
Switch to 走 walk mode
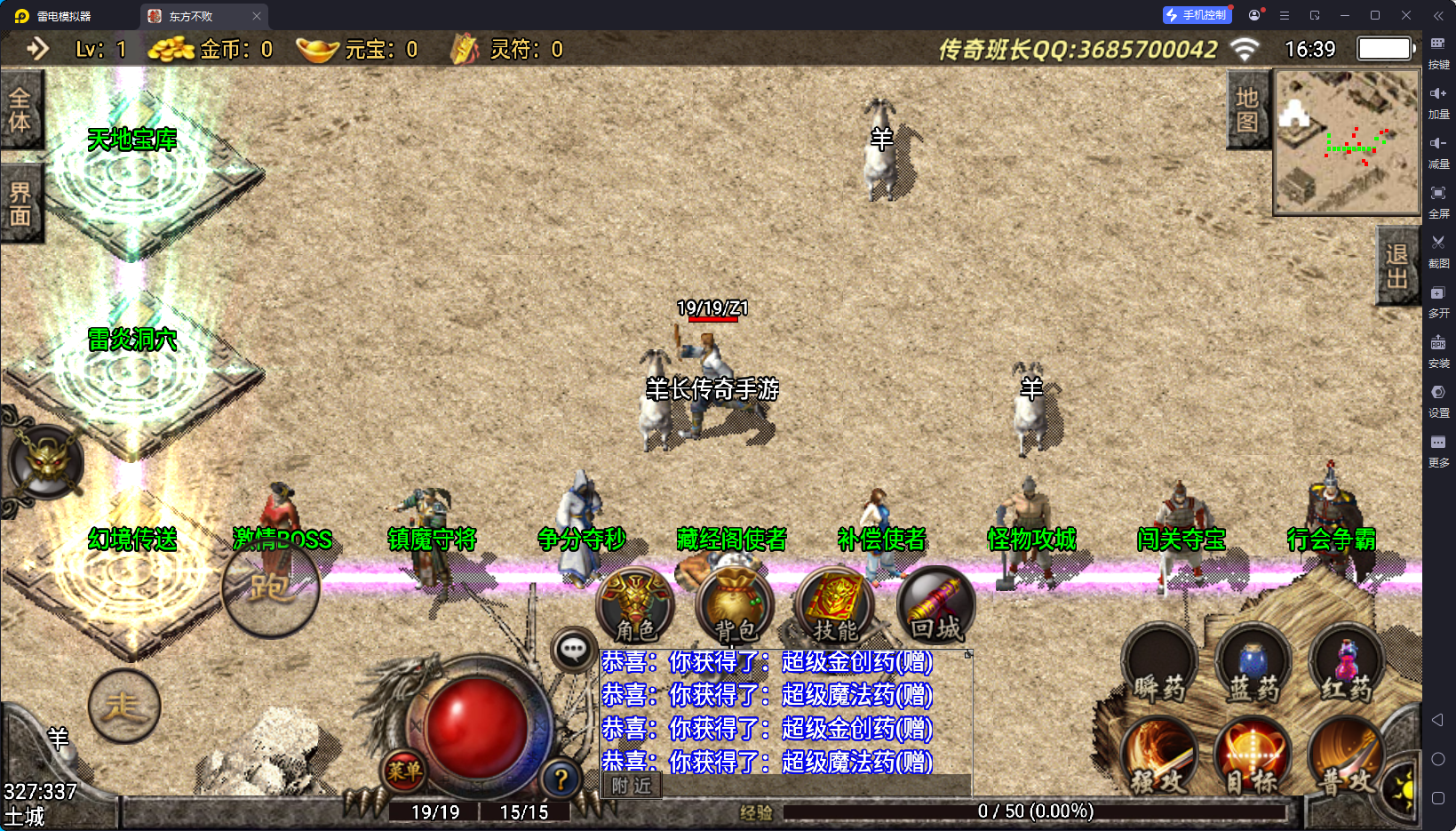pos(124,706)
